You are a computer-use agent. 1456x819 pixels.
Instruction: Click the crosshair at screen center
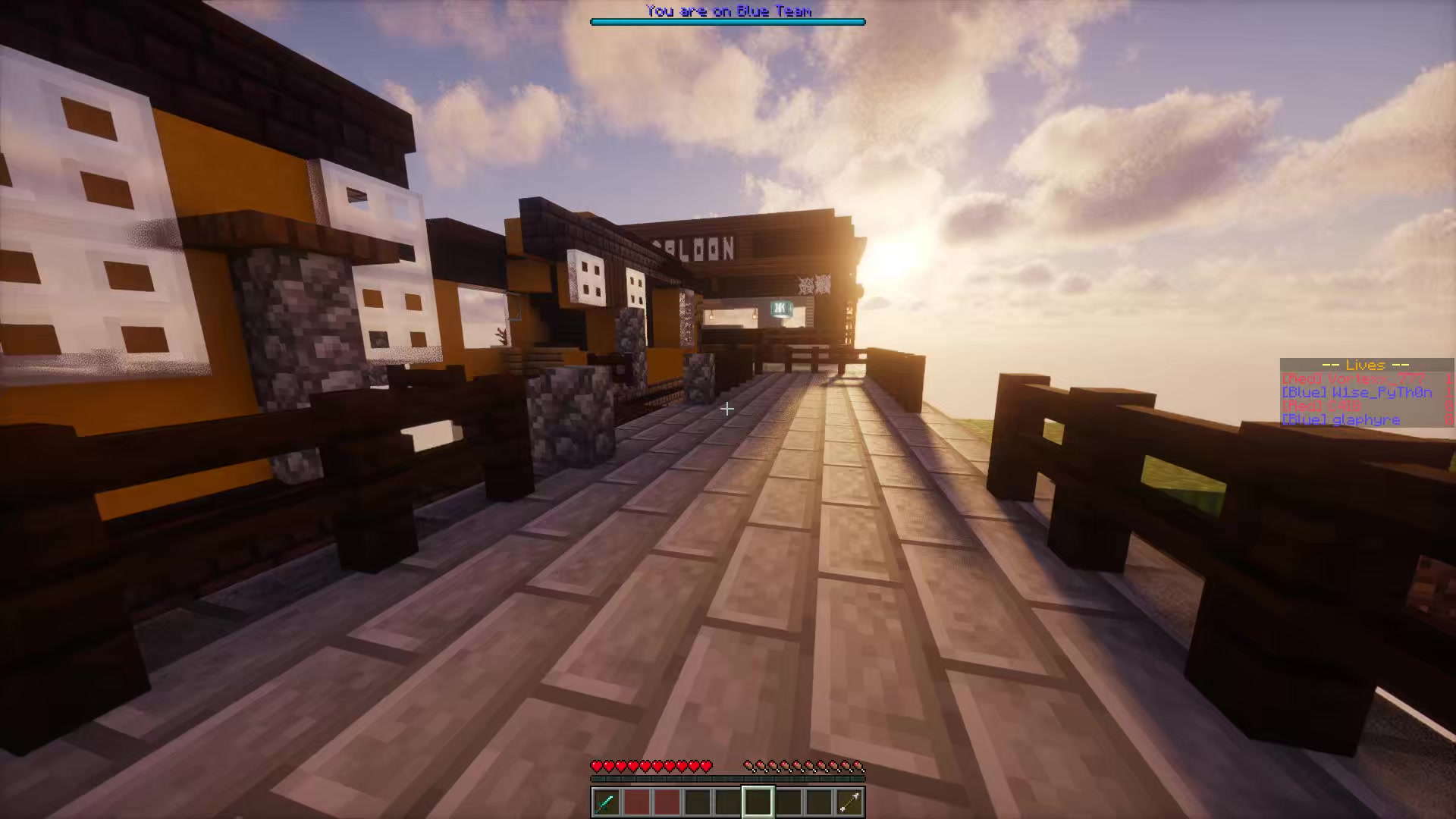point(727,409)
